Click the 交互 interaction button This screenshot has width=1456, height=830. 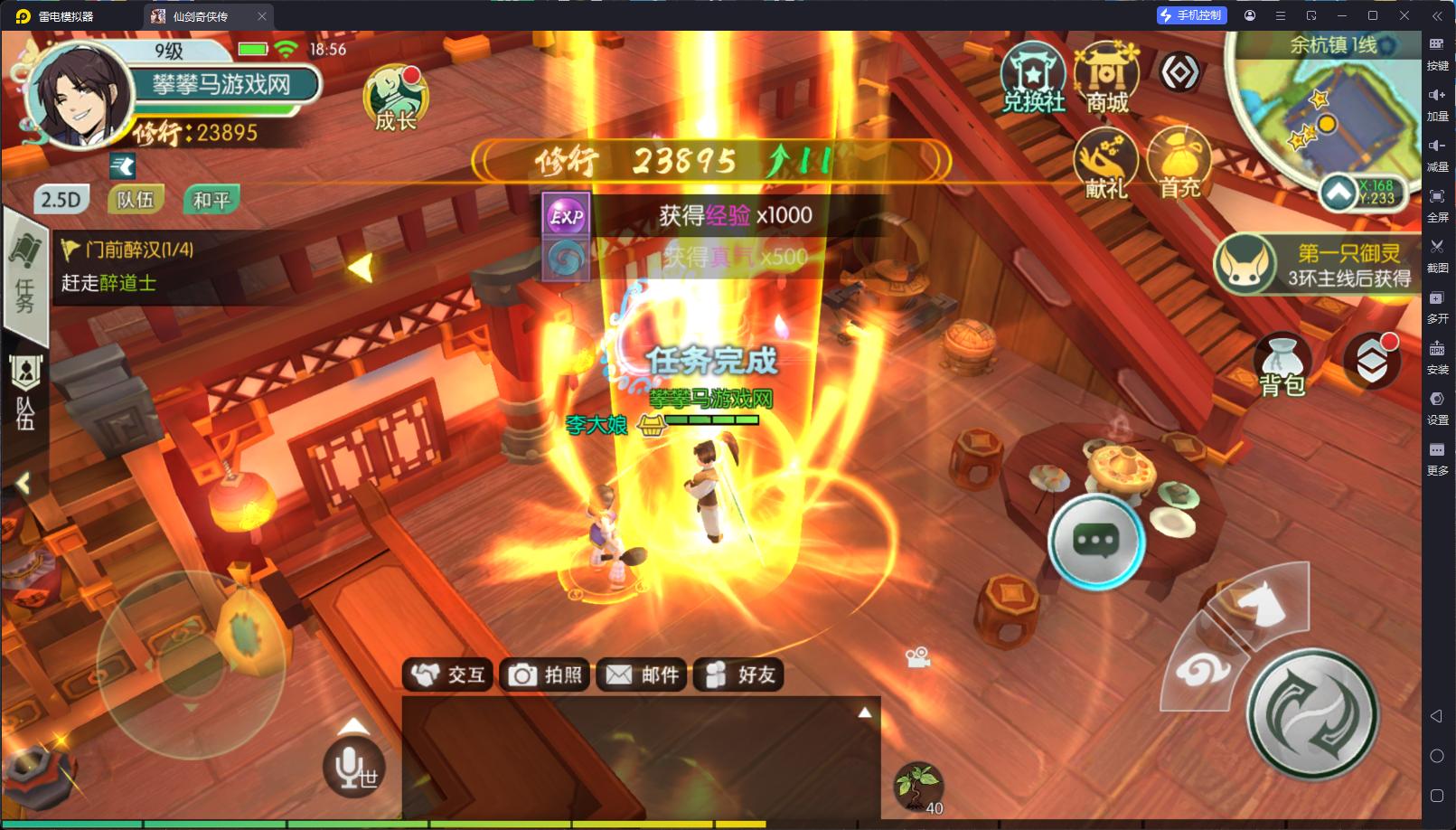coord(448,674)
